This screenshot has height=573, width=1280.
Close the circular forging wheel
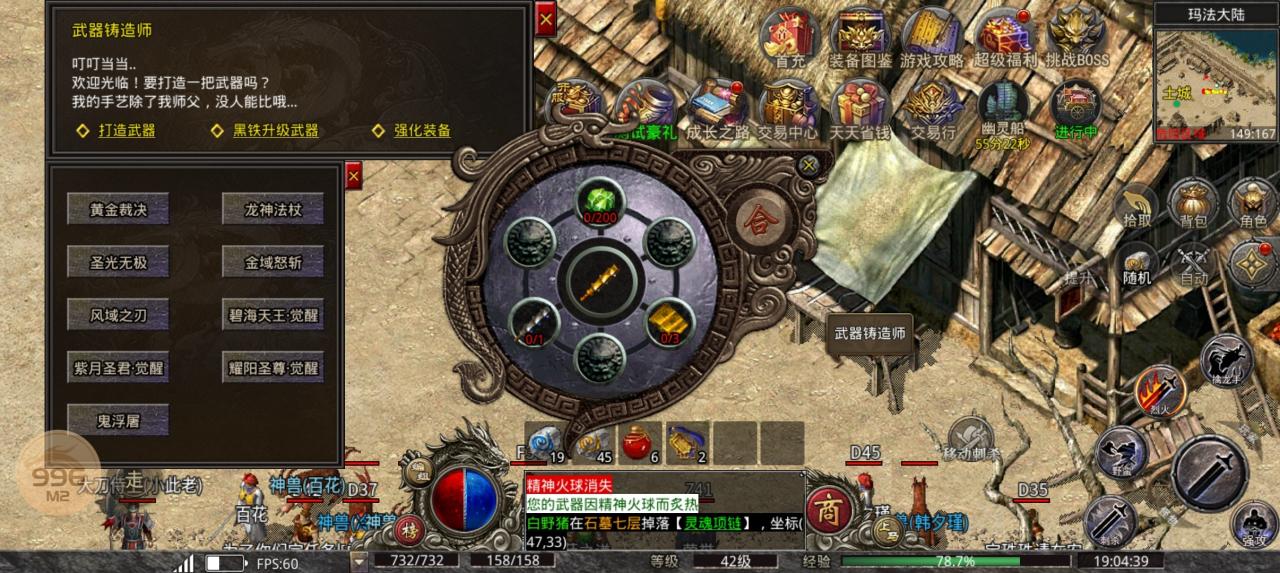pos(809,165)
